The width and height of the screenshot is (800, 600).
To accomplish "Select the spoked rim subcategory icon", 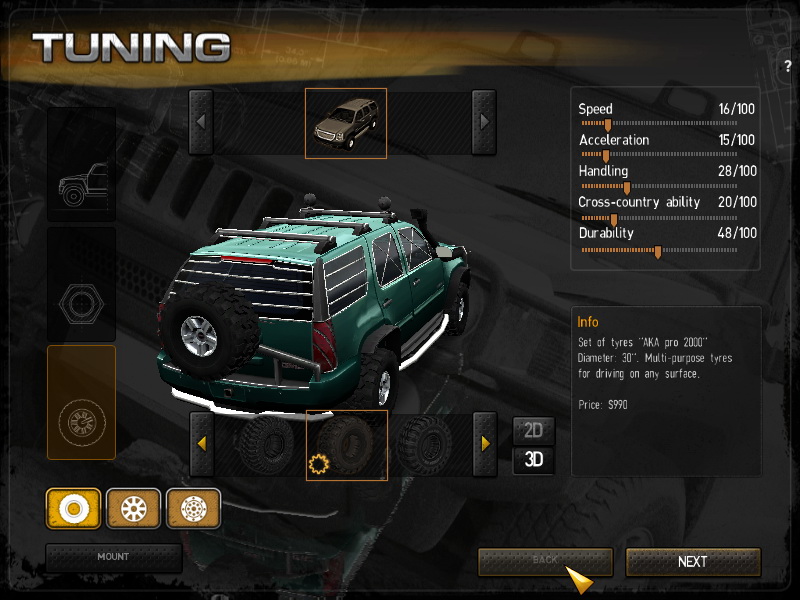I will pyautogui.click(x=133, y=509).
